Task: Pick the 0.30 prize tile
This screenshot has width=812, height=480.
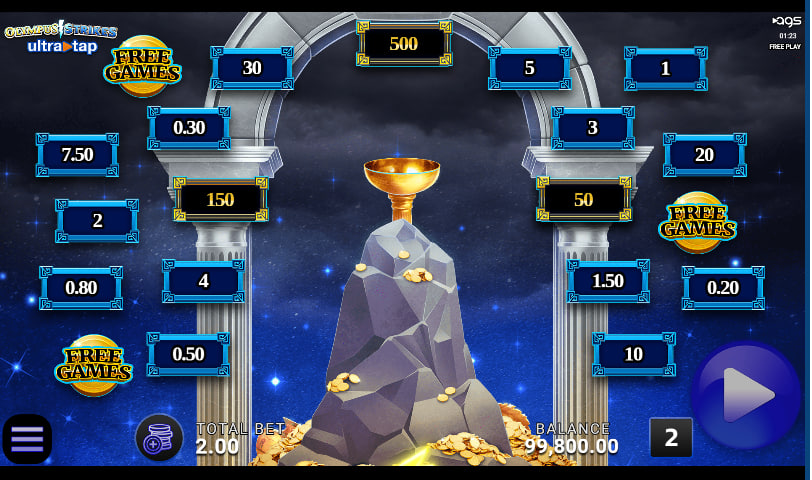Action: (x=189, y=128)
